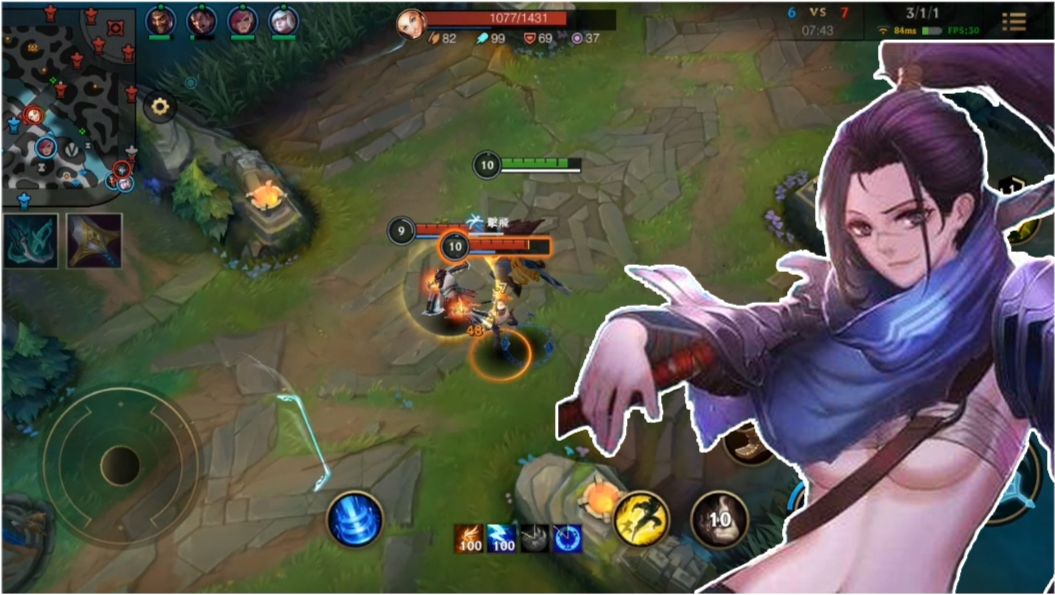Open the scoreboard list icon
Viewport: 1055px width, 595px height.
coord(1013,21)
